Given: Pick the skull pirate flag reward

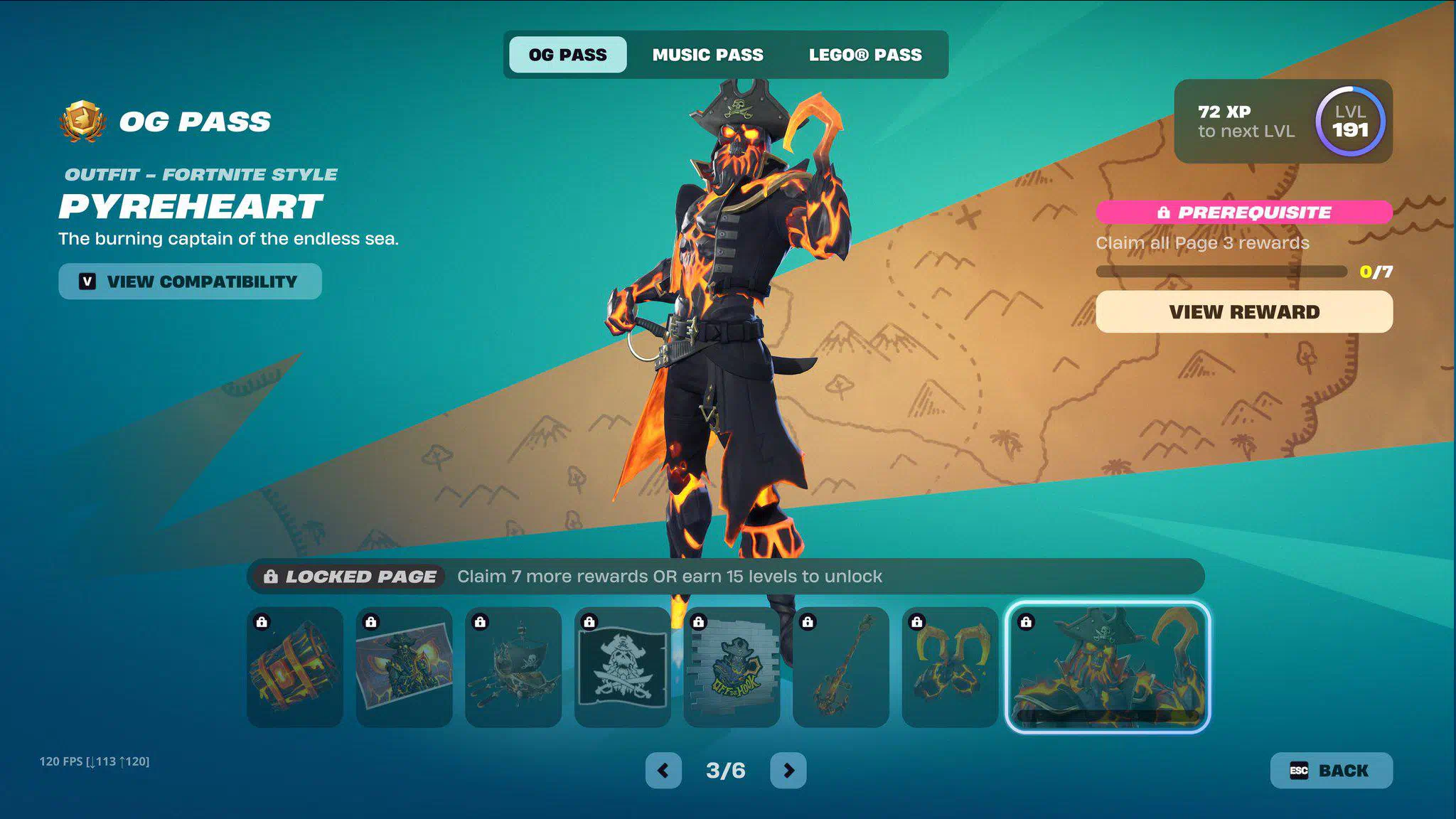Looking at the screenshot, I should pos(622,667).
